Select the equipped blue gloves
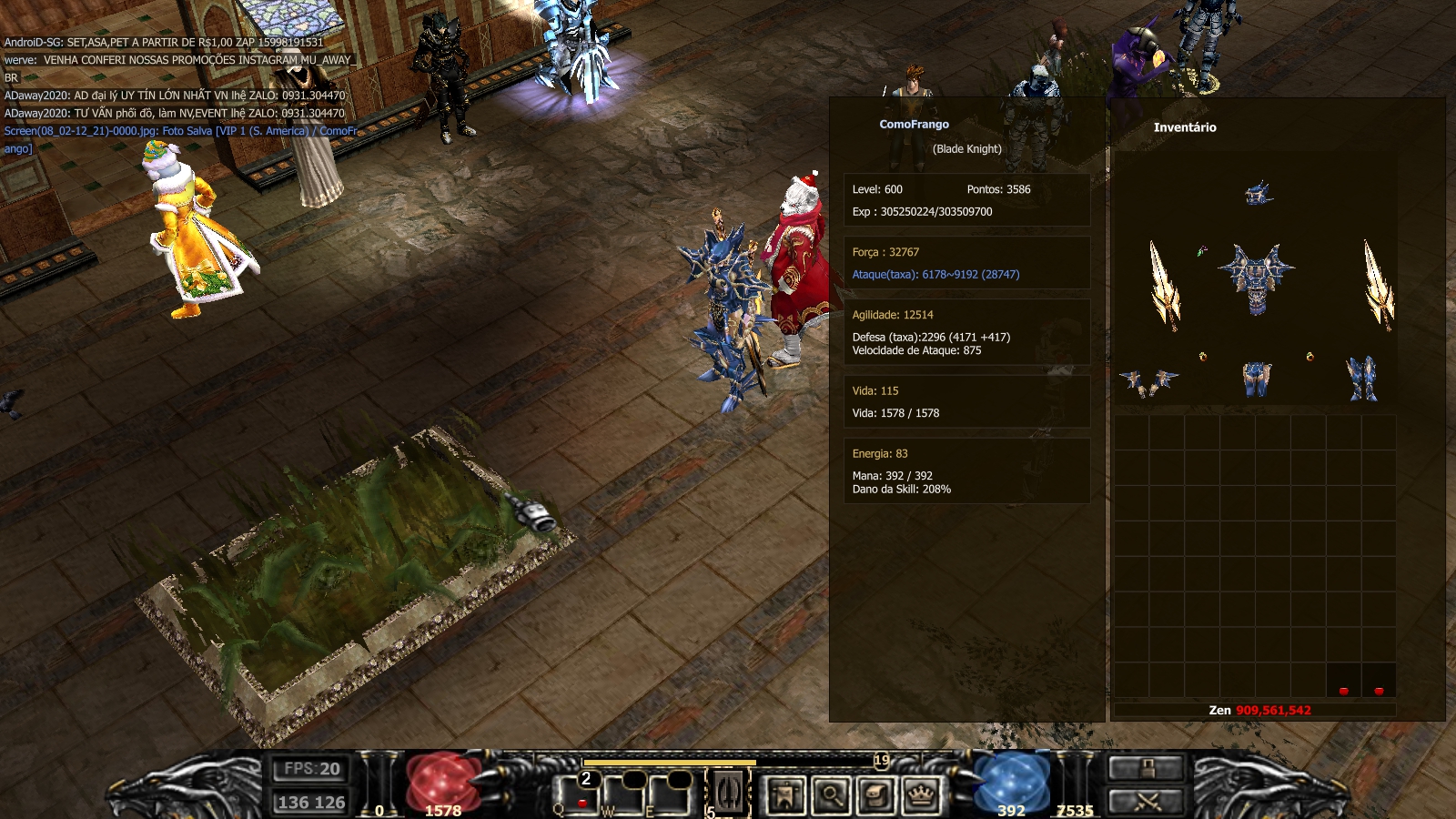 point(1148,381)
